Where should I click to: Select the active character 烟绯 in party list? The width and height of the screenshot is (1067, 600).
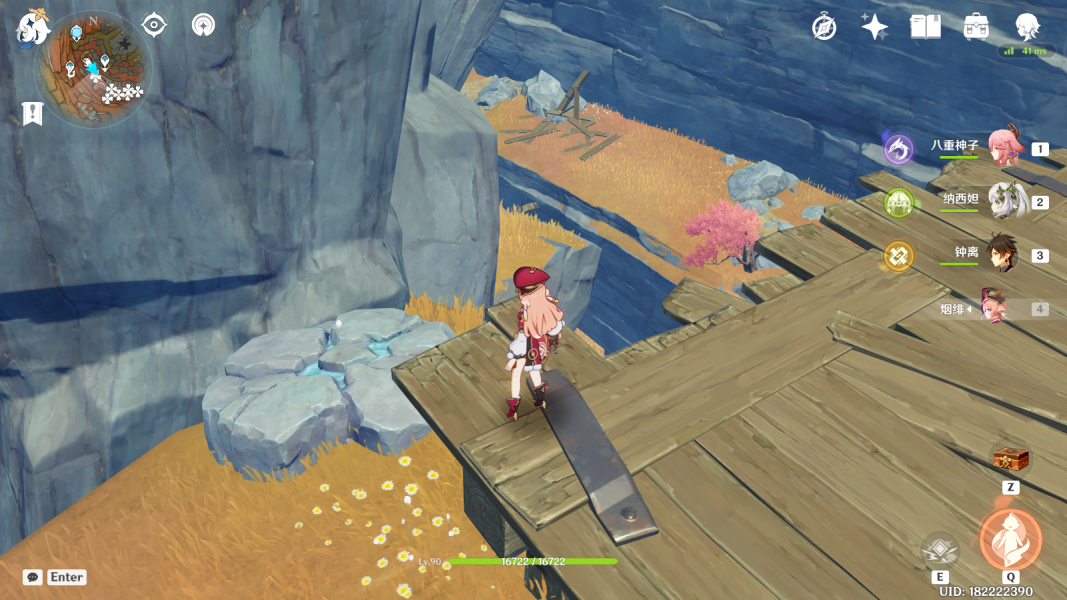click(996, 309)
